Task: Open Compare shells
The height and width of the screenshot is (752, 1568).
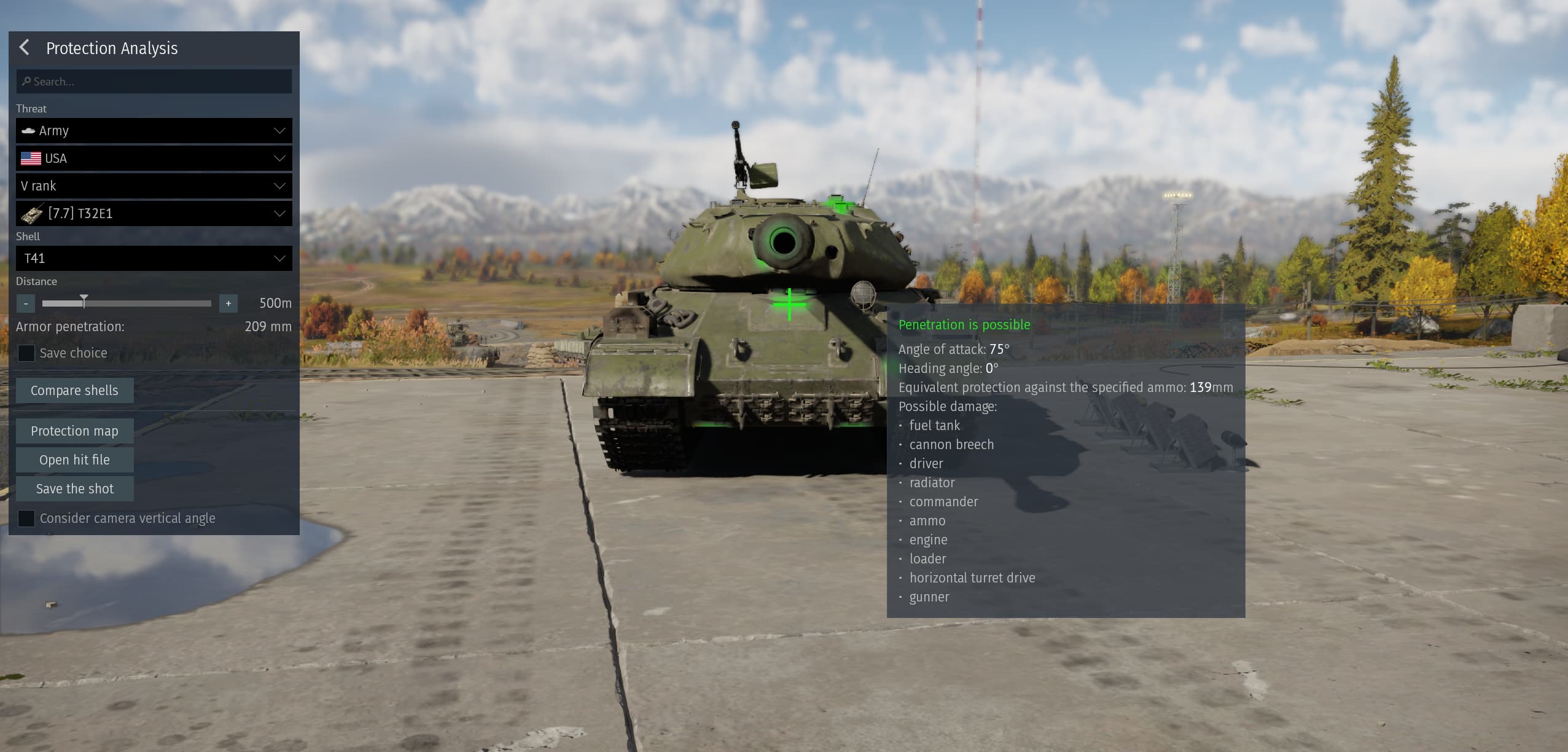Action: click(74, 391)
